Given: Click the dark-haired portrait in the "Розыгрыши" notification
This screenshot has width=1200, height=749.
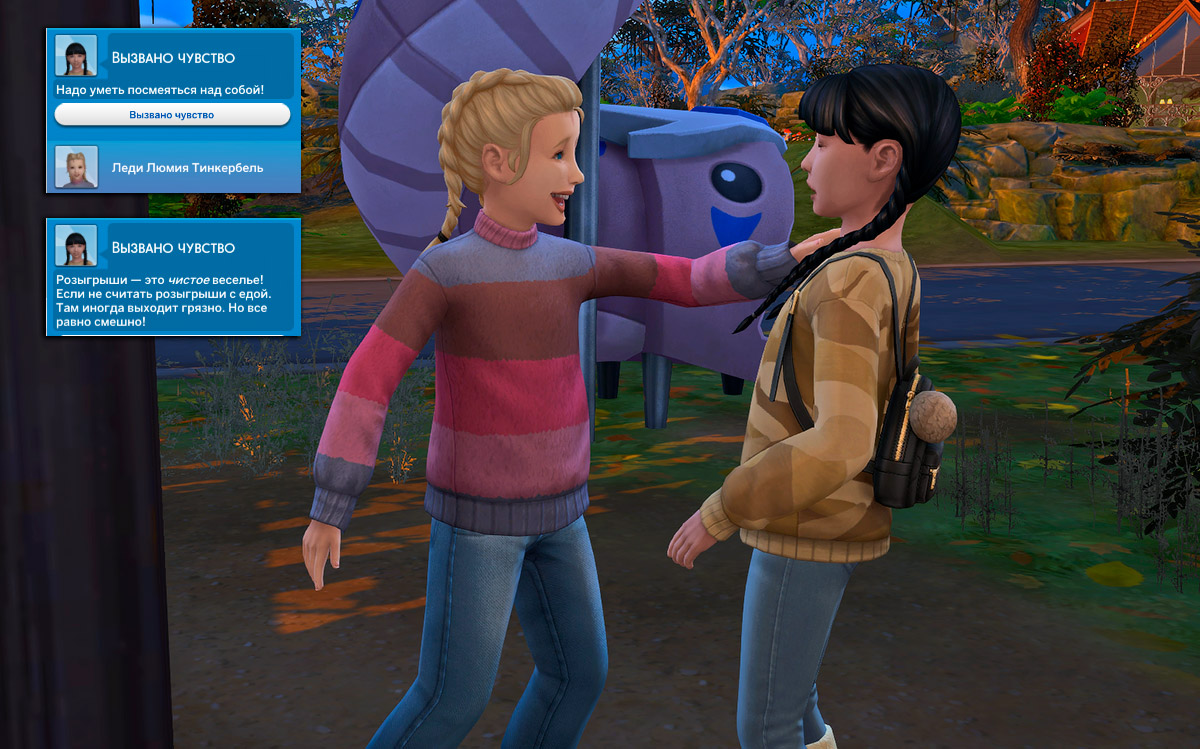Looking at the screenshot, I should pyautogui.click(x=76, y=246).
